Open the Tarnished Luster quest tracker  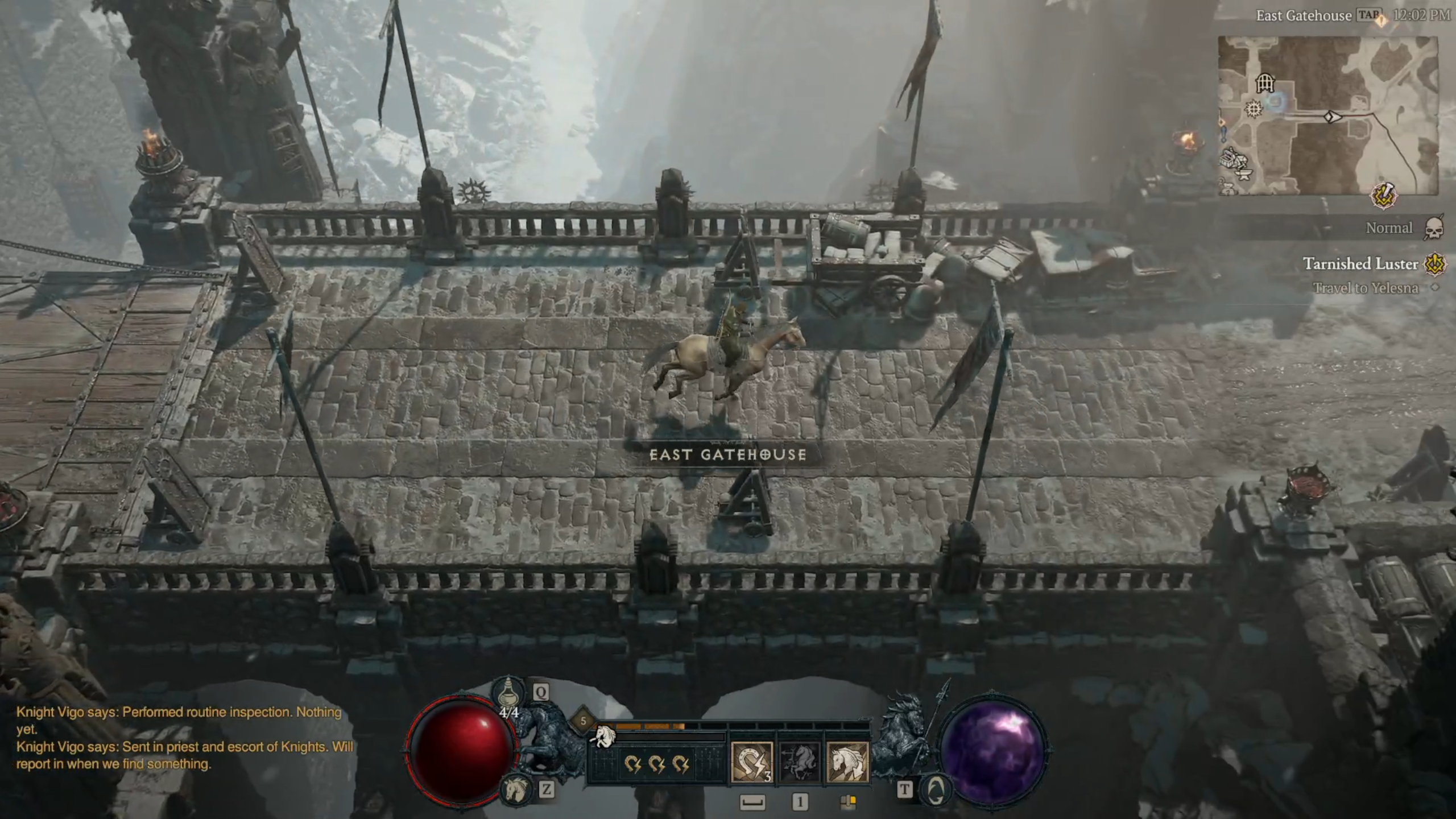pos(1360,264)
